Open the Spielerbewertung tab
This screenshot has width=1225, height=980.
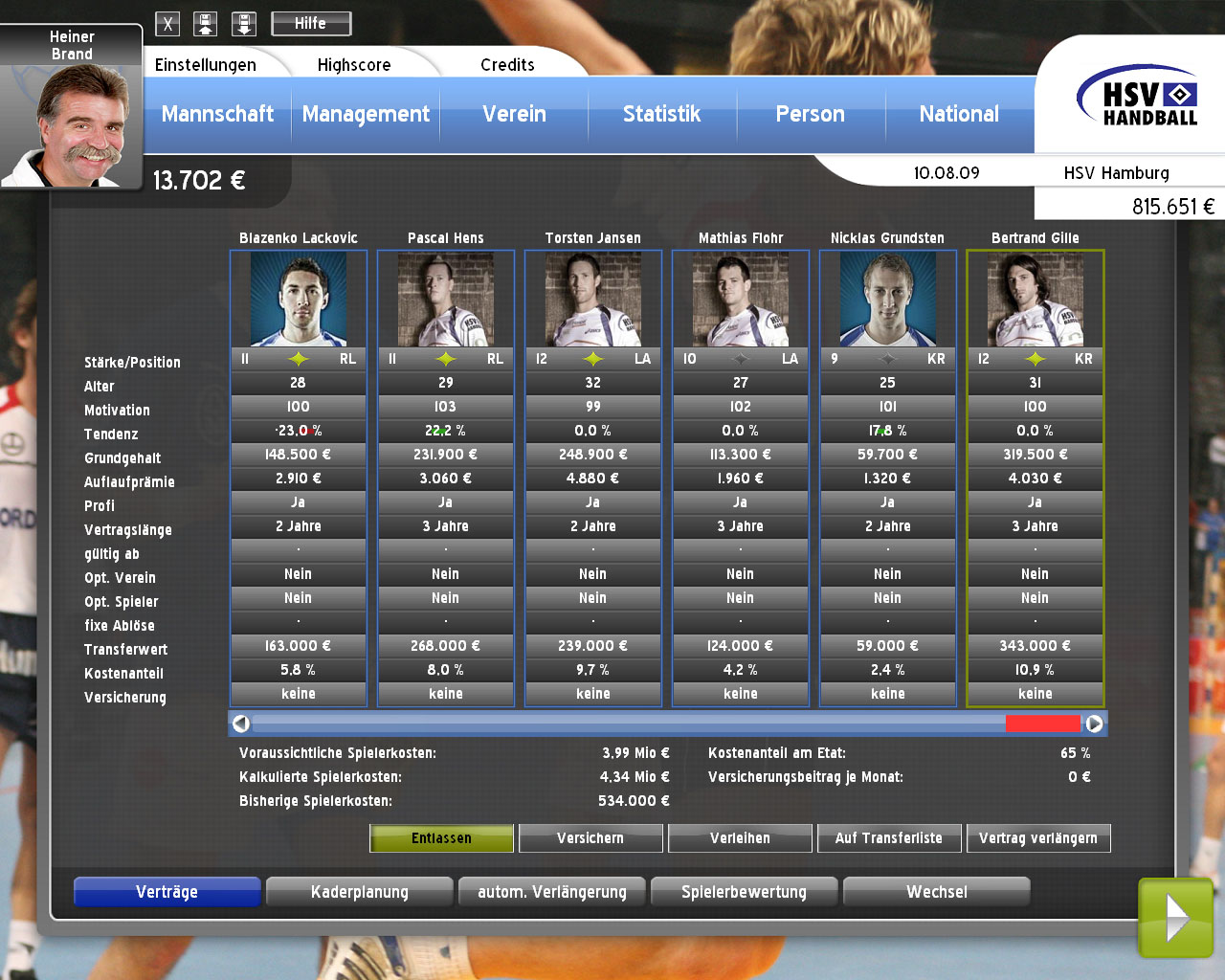[x=744, y=892]
